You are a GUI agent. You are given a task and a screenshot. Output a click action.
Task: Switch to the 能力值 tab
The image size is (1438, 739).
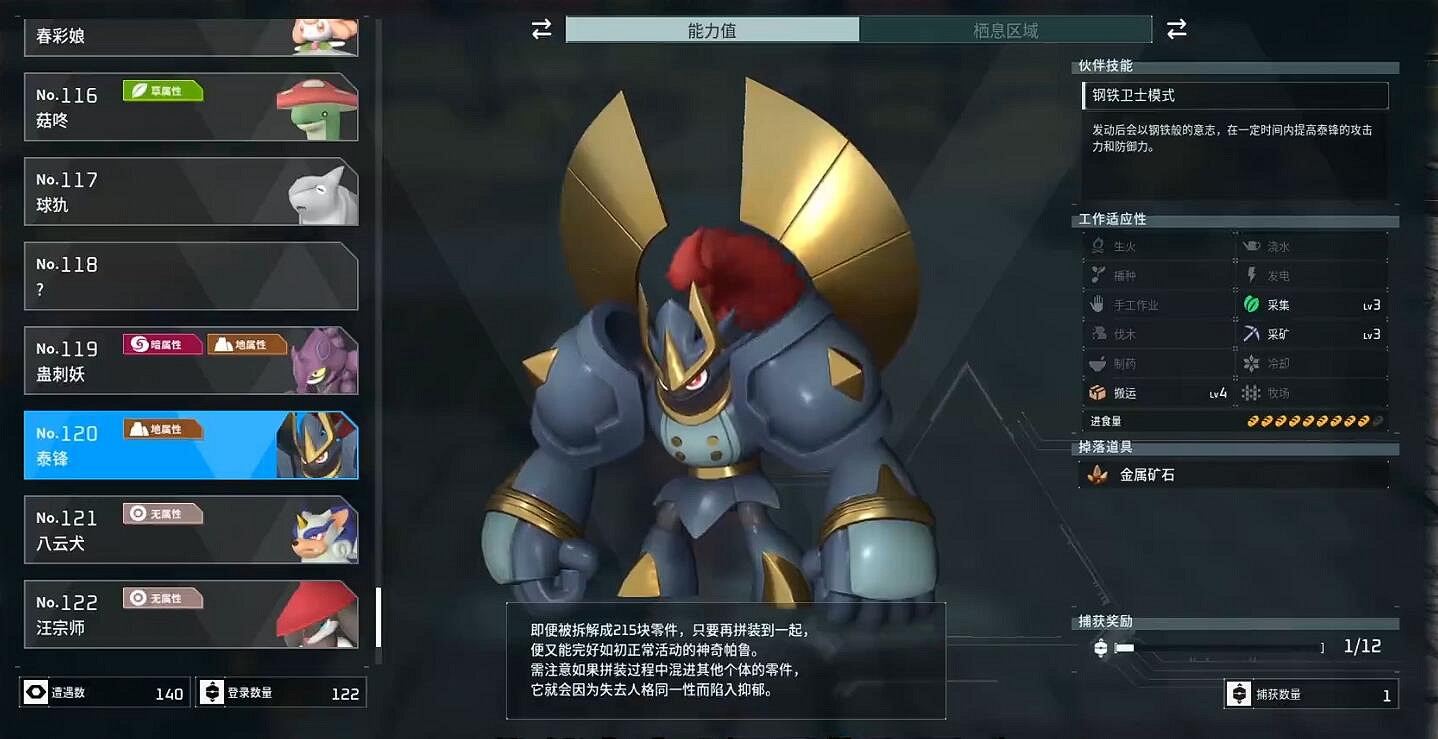click(x=713, y=29)
